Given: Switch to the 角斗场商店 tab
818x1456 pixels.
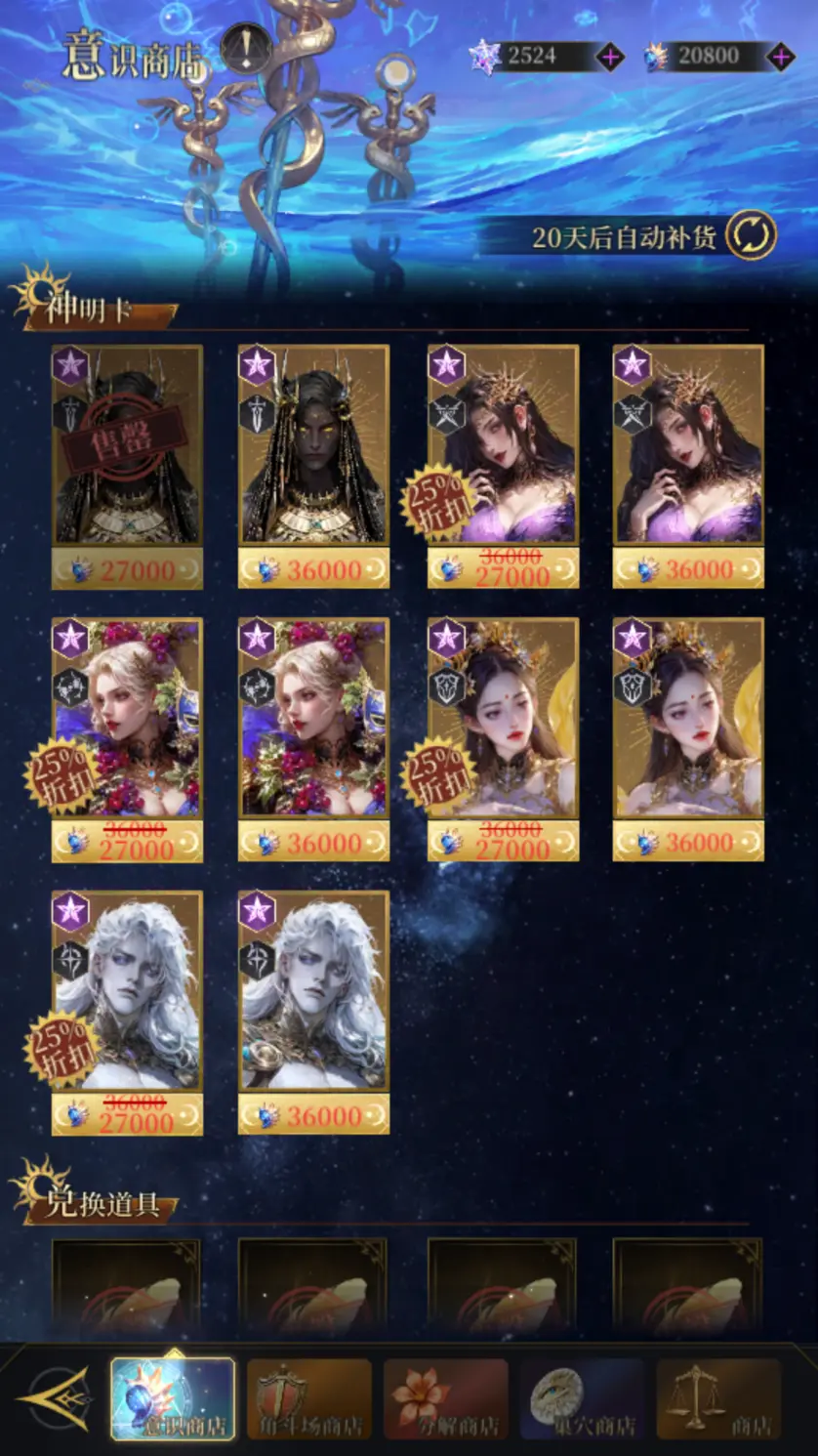Looking at the screenshot, I should (309, 1398).
